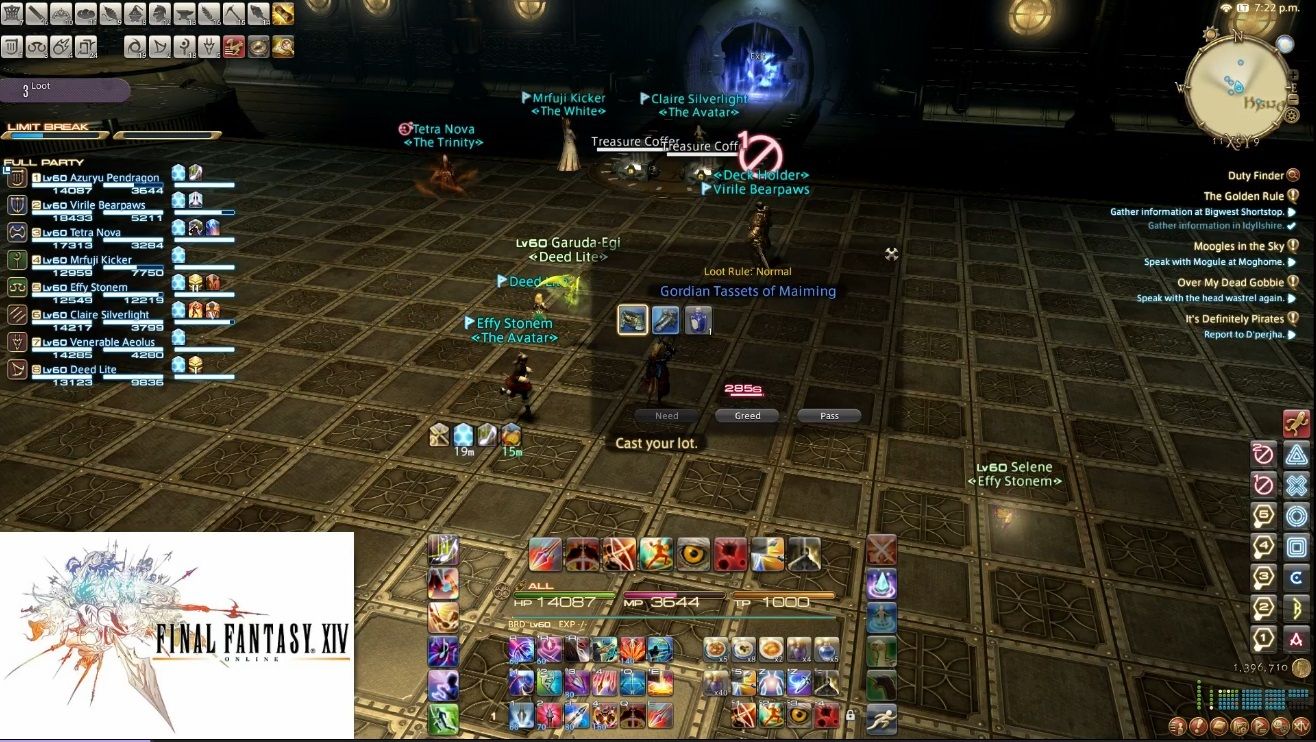Select waymark number 1 on the side bar
This screenshot has width=1316, height=742.
coord(1264,638)
